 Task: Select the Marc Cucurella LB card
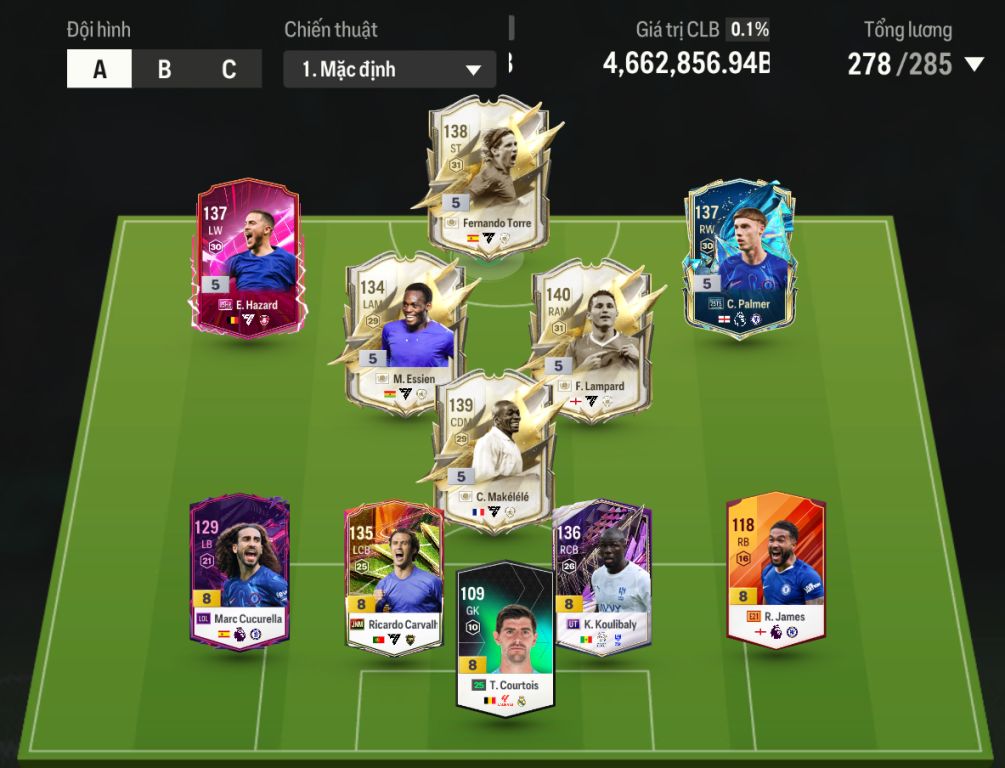pos(240,572)
